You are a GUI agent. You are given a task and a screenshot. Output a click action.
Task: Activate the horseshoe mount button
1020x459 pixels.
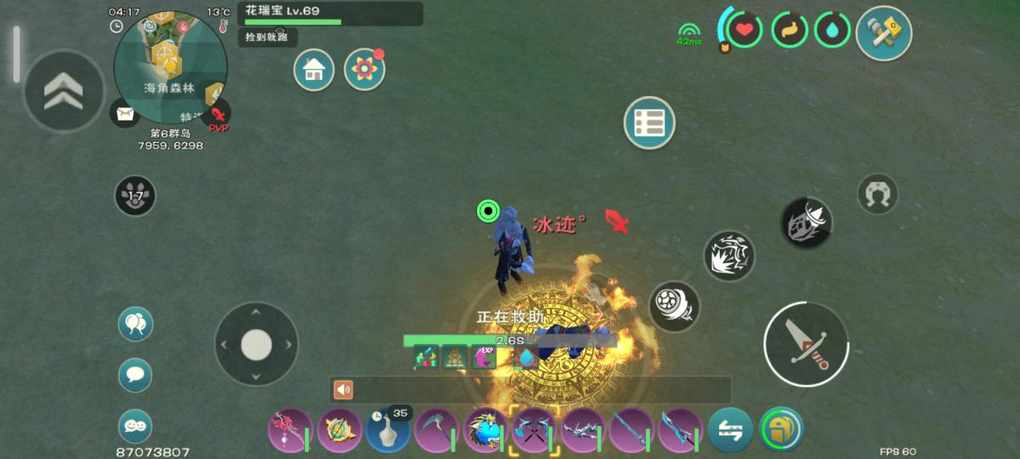coord(877,194)
